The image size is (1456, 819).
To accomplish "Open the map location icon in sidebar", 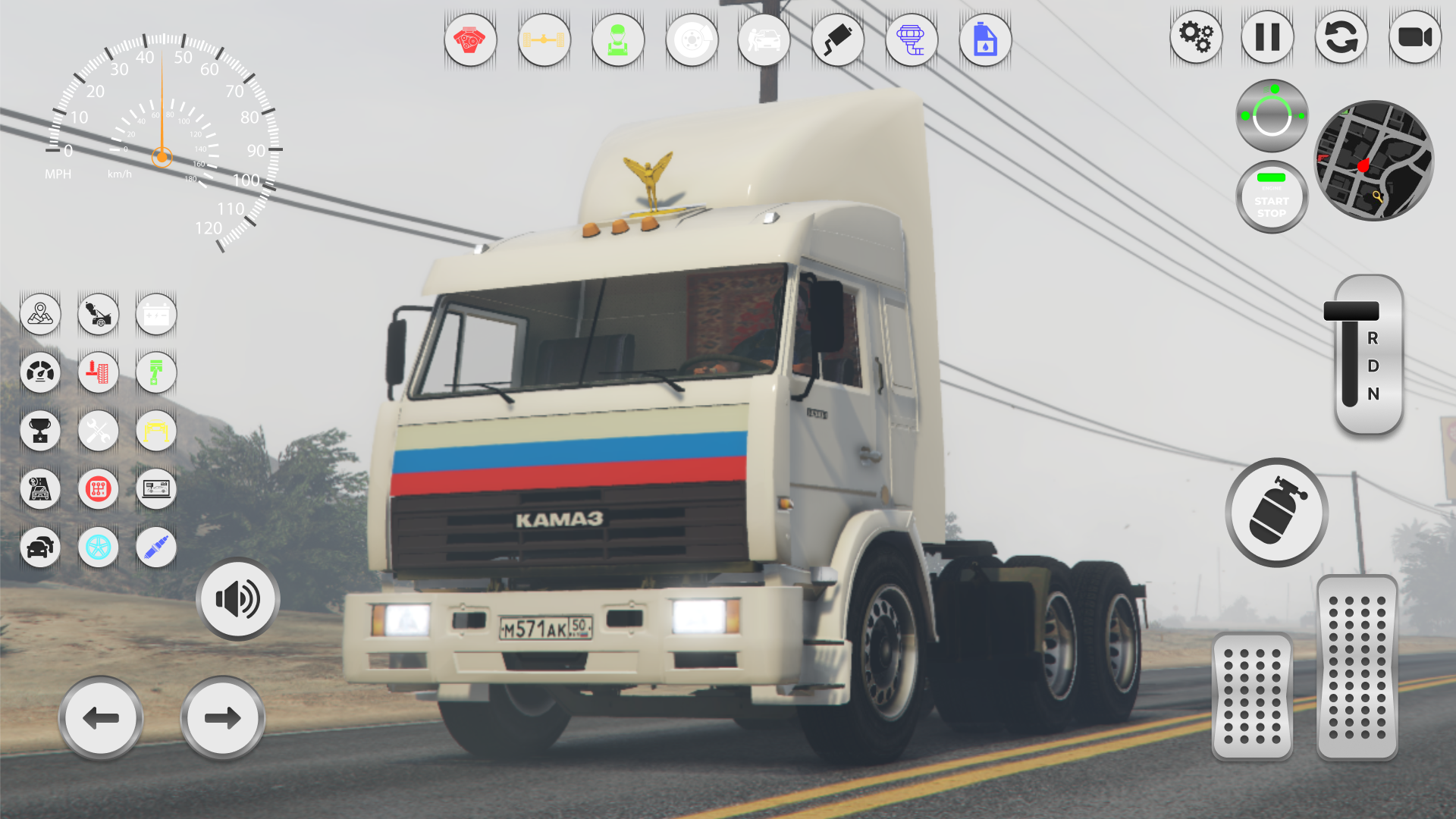I will [x=40, y=314].
